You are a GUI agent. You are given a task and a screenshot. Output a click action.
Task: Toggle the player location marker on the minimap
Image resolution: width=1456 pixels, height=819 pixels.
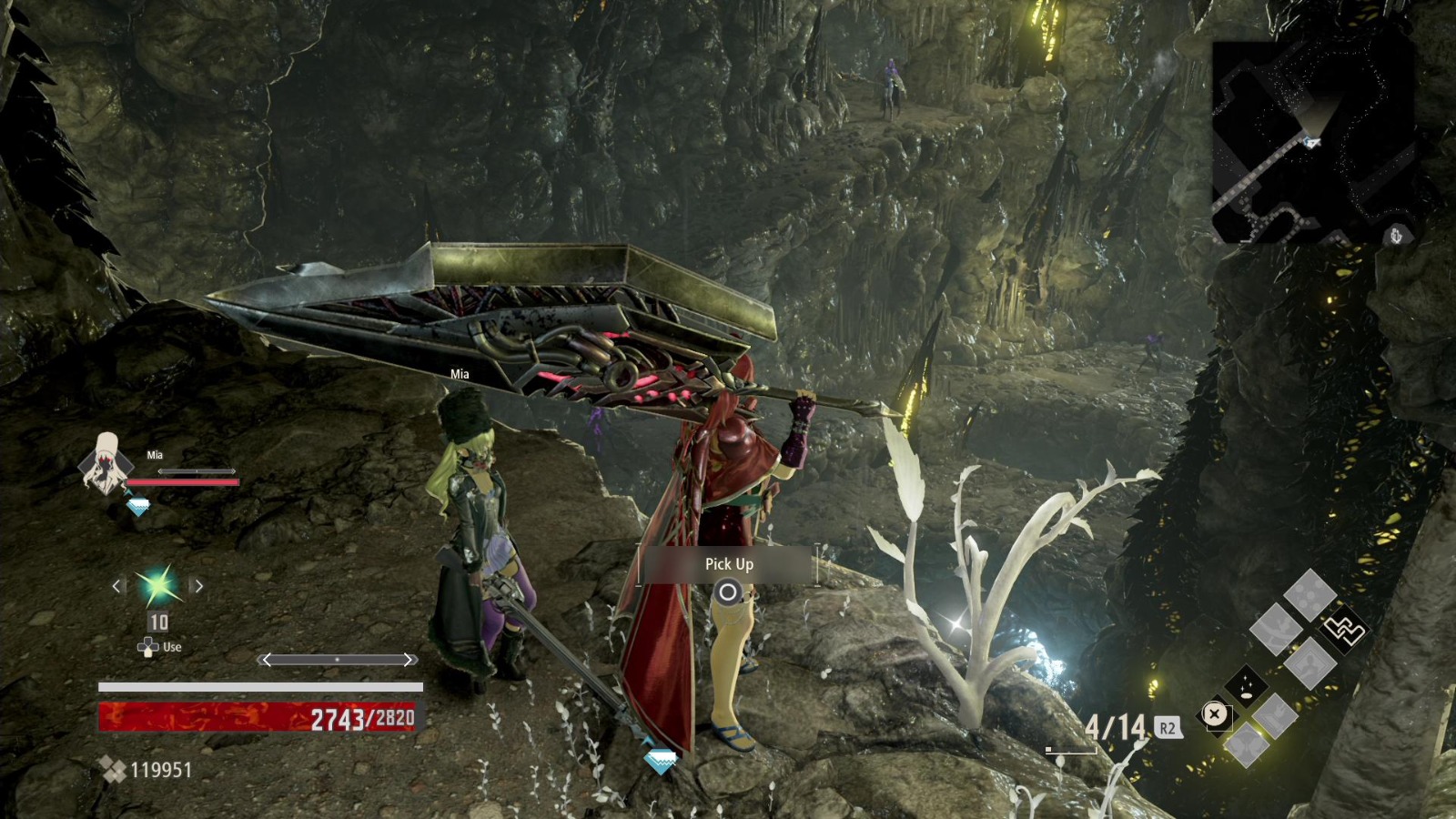tap(1310, 141)
